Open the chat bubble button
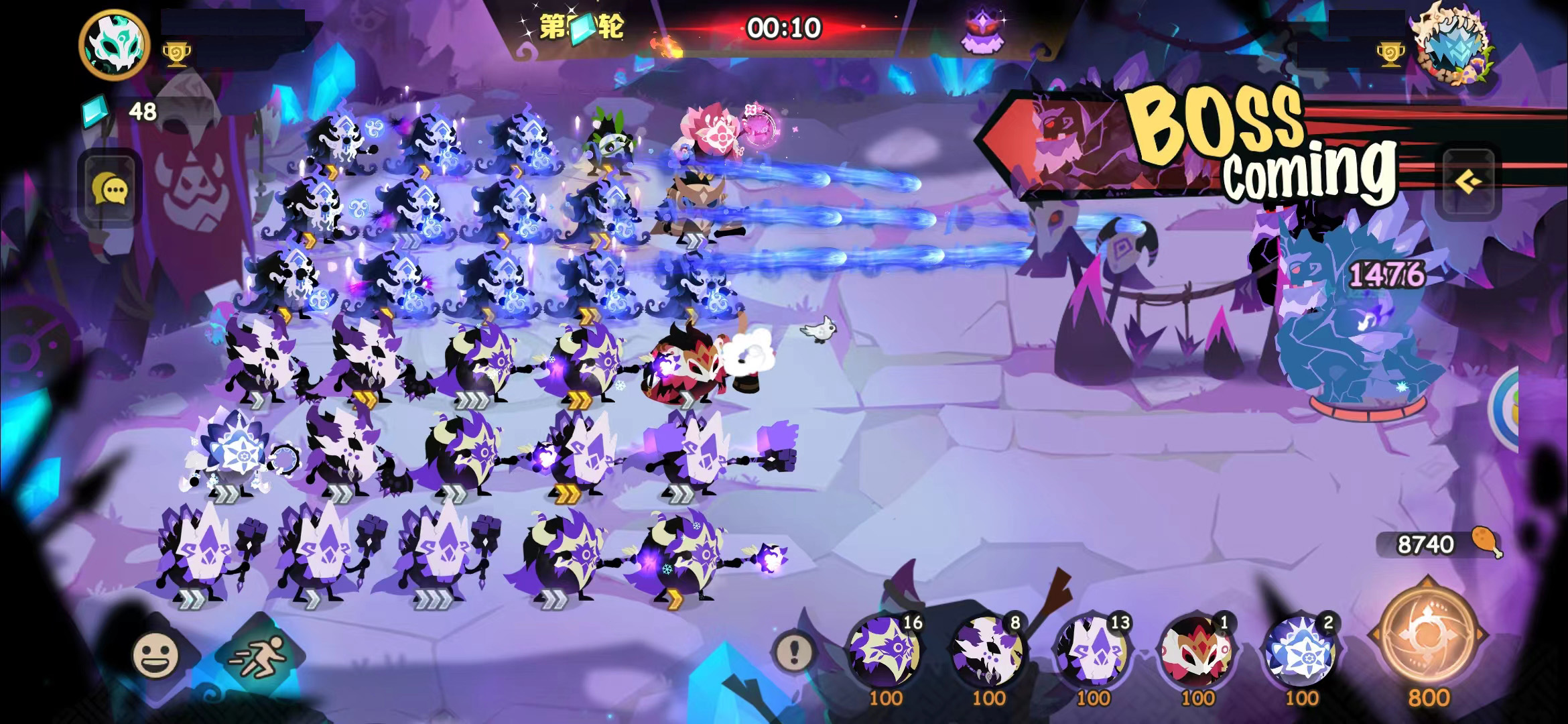Image resolution: width=1568 pixels, height=724 pixels. [x=111, y=190]
